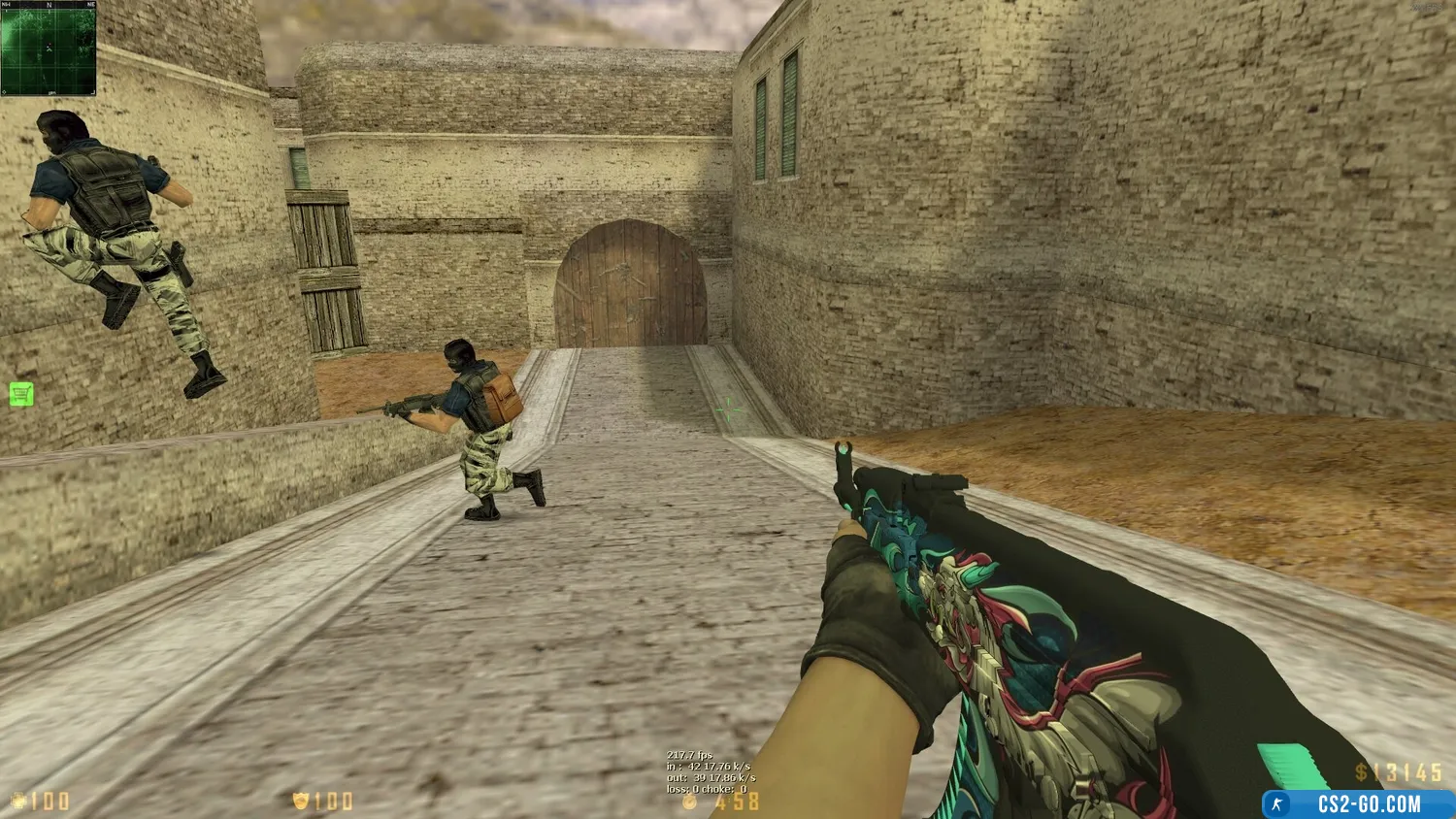Open the CS2-GO.COM watermark link
The width and height of the screenshot is (1456, 819).
click(x=1358, y=803)
